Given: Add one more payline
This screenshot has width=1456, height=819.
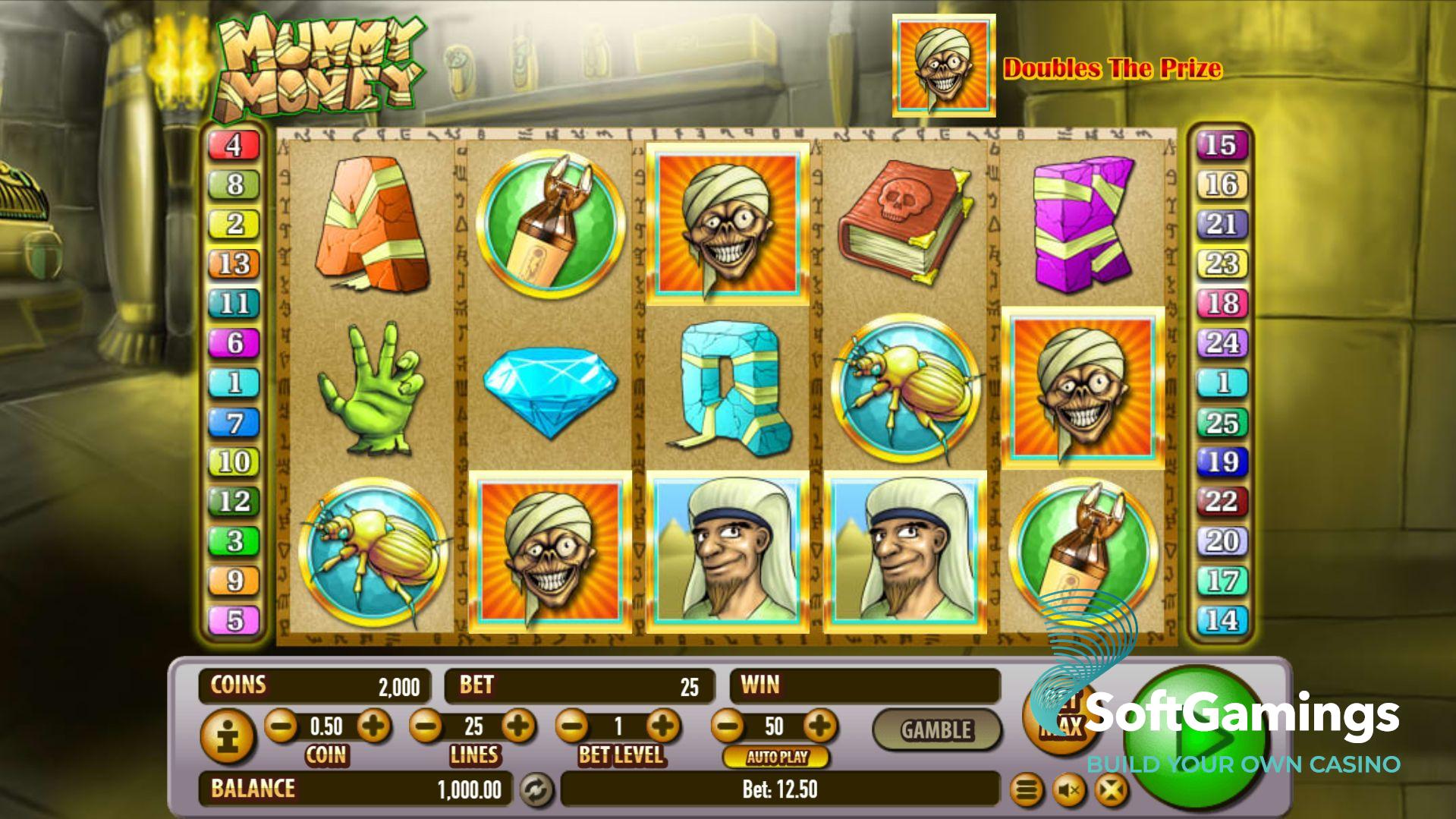Looking at the screenshot, I should [519, 726].
